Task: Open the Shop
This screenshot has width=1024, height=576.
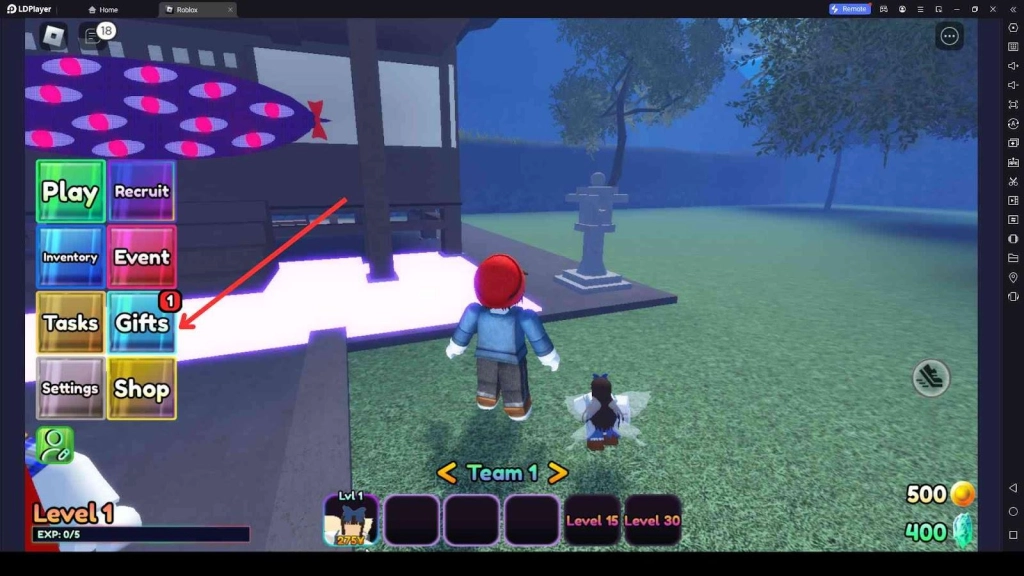Action: pyautogui.click(x=142, y=388)
